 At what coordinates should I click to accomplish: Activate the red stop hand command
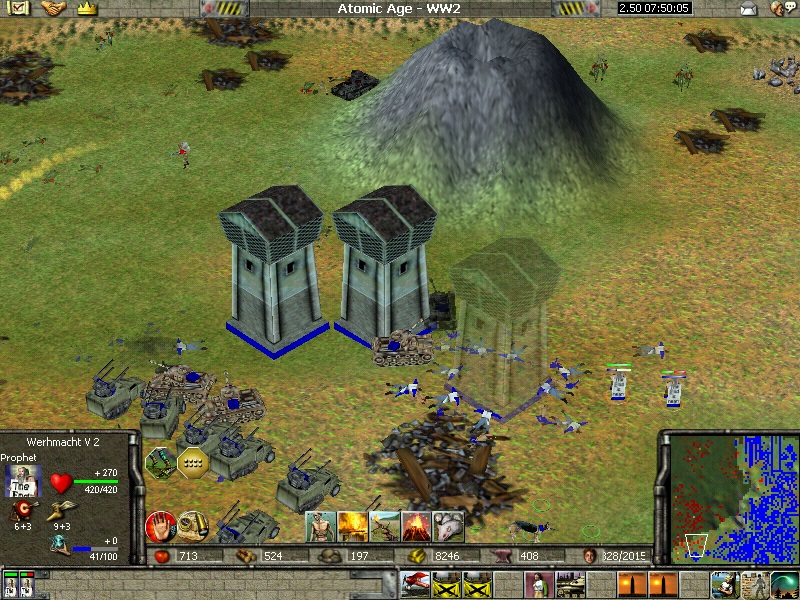click(159, 525)
